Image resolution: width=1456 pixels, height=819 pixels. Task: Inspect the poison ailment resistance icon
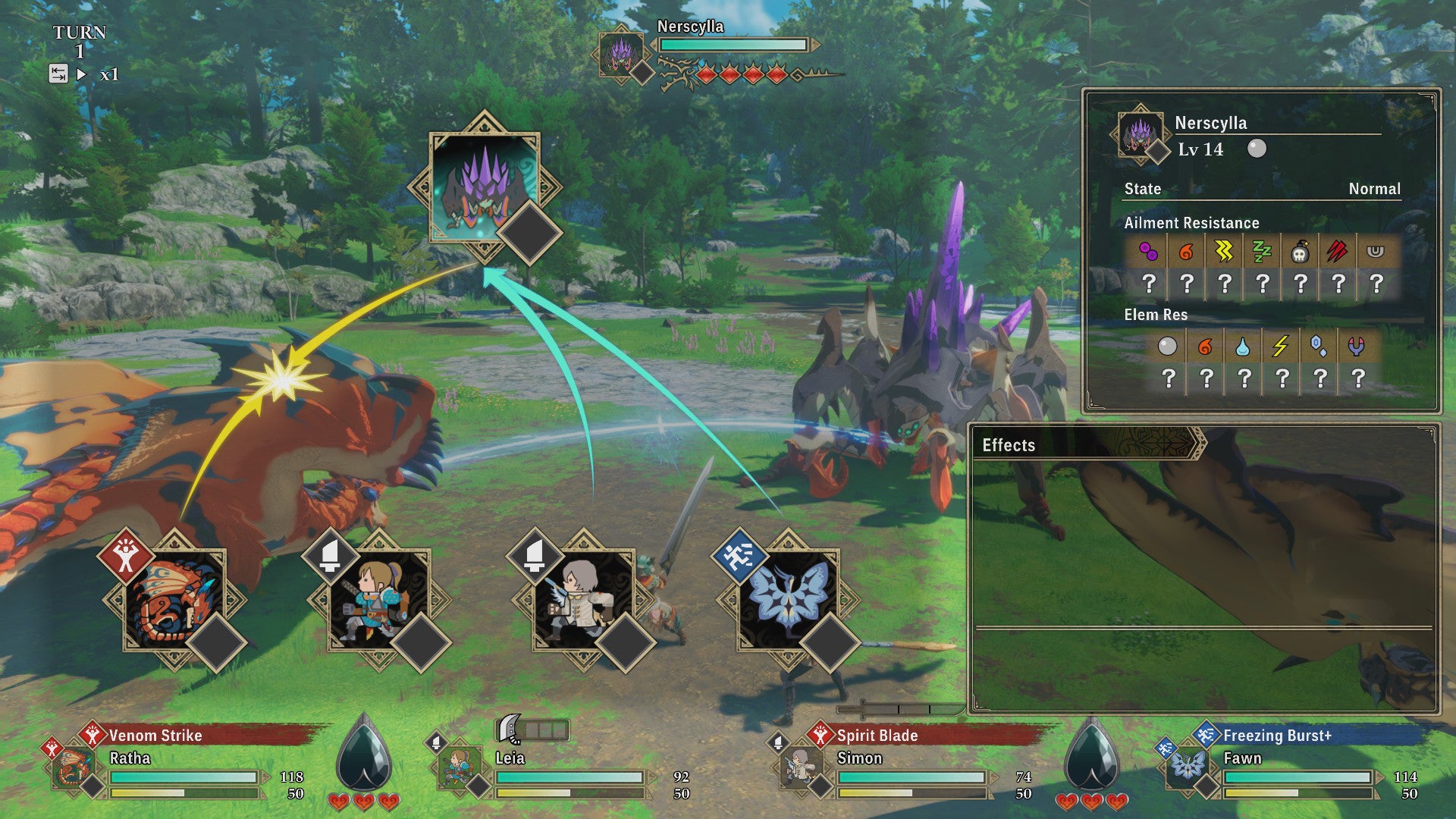click(x=1148, y=252)
